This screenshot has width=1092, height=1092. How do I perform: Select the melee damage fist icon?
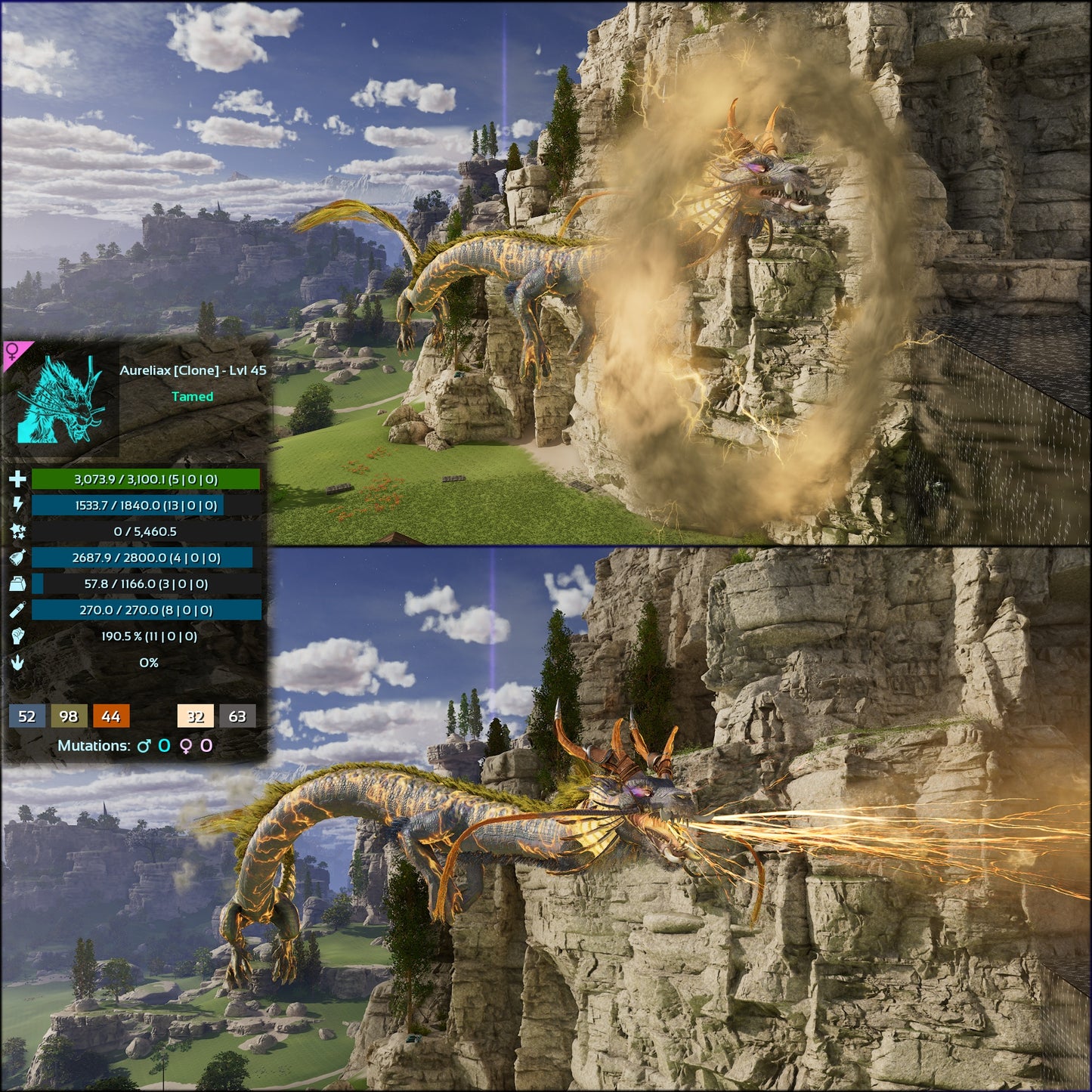(x=18, y=637)
